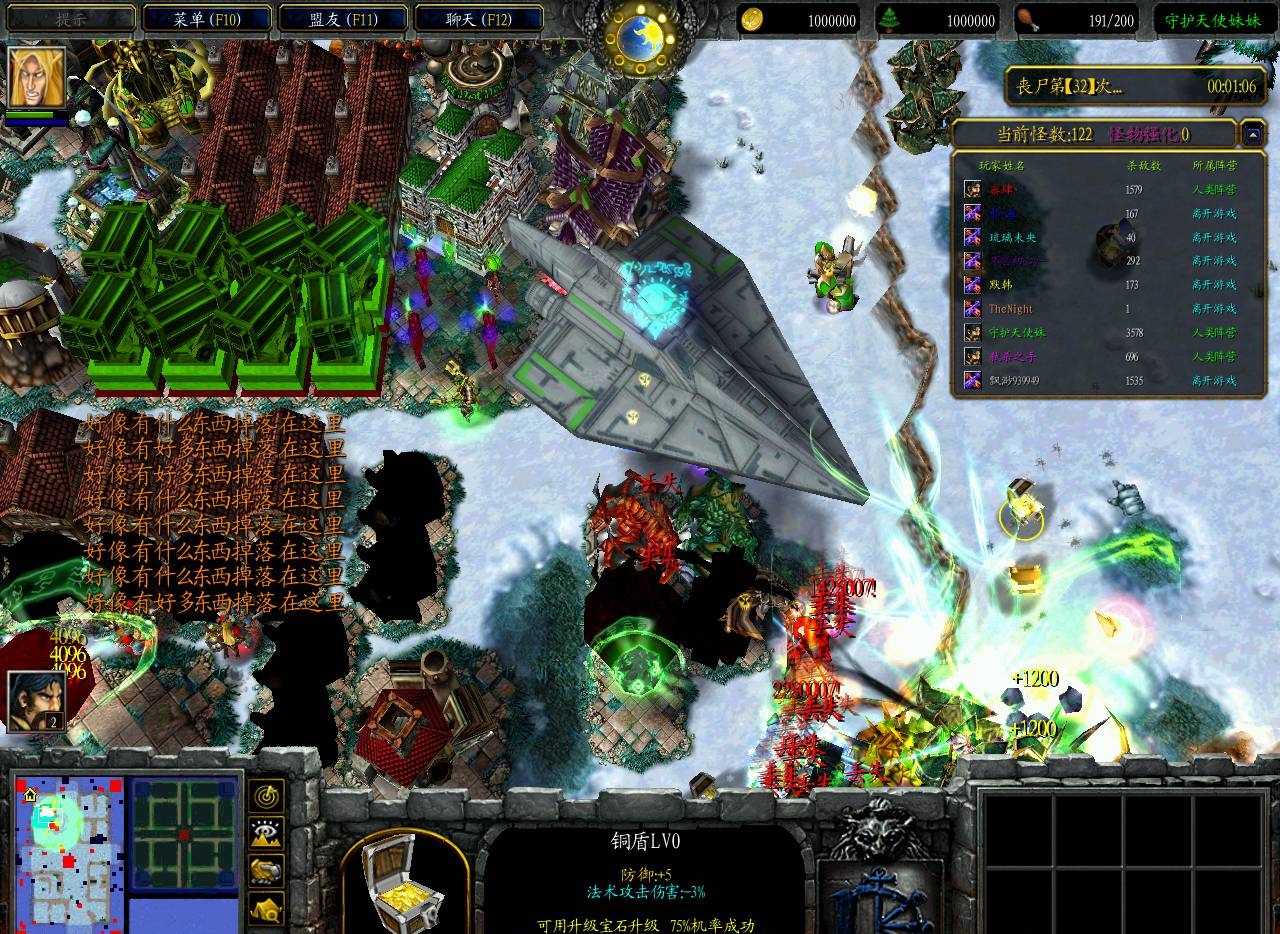Collapse the kill-count leaderboard with the arrow button
Screen dimensions: 1280x934
coord(1252,133)
